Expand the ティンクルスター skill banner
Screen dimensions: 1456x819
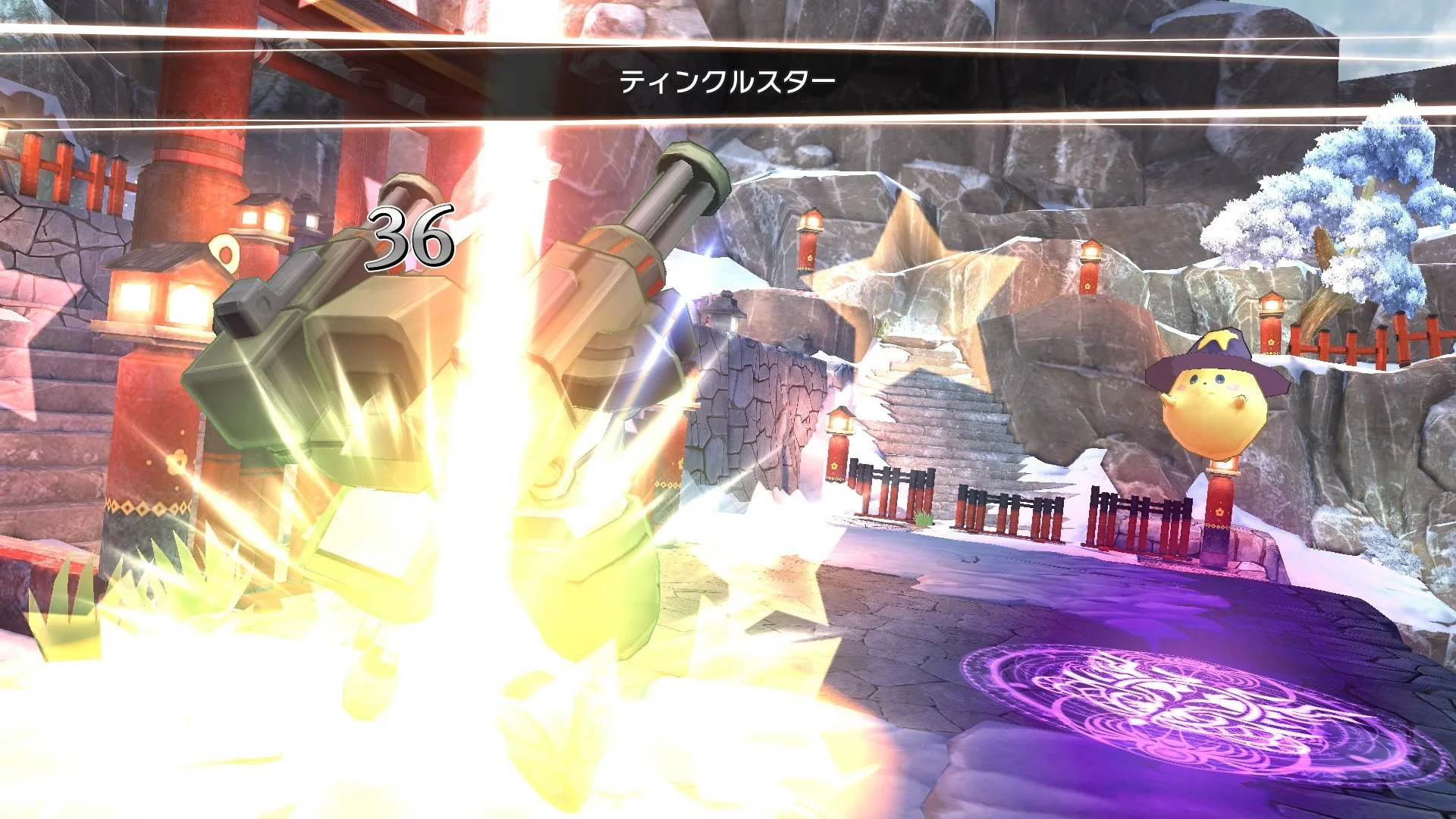(x=728, y=78)
